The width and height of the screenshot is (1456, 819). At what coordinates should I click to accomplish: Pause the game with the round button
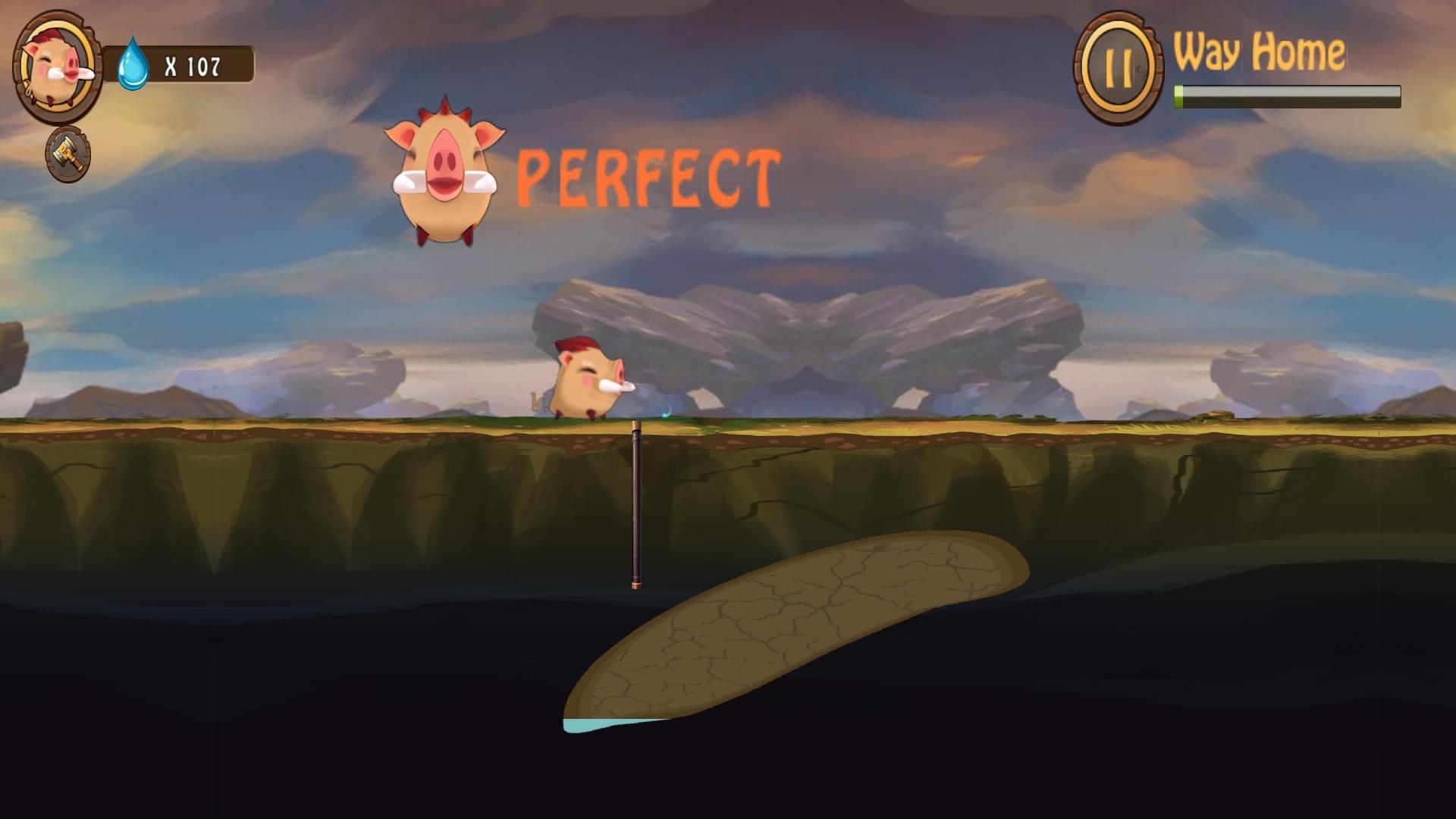(x=1118, y=67)
